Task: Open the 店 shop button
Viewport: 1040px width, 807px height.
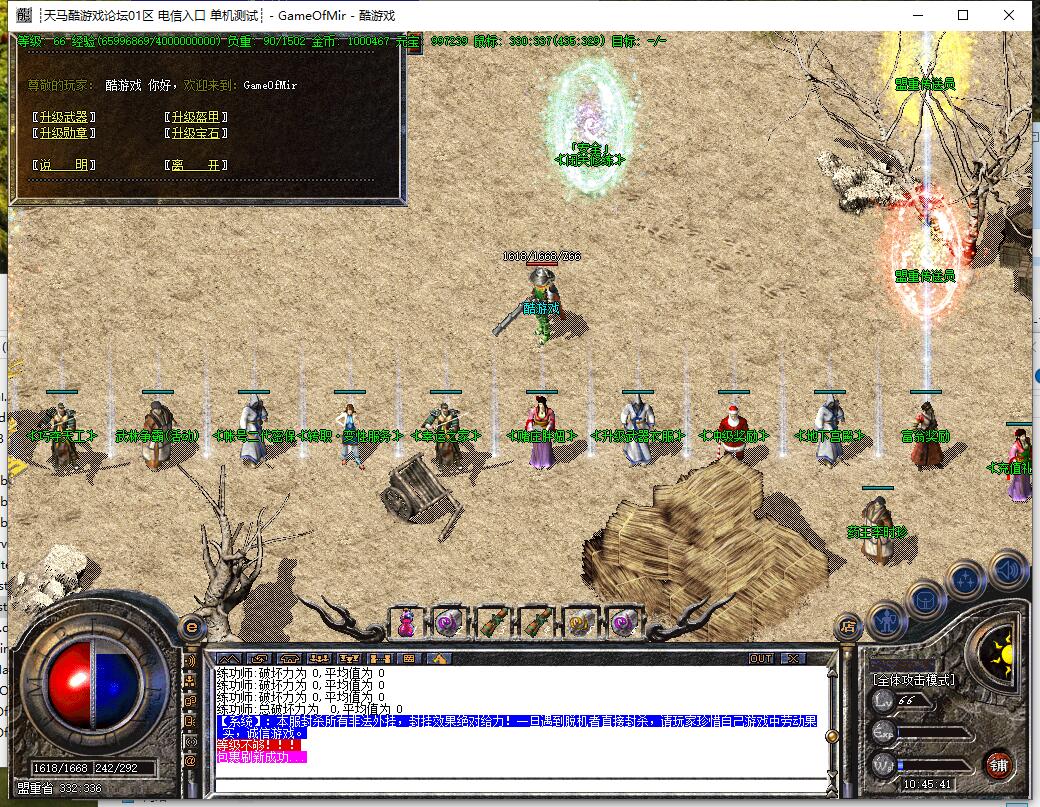Action: (x=848, y=628)
